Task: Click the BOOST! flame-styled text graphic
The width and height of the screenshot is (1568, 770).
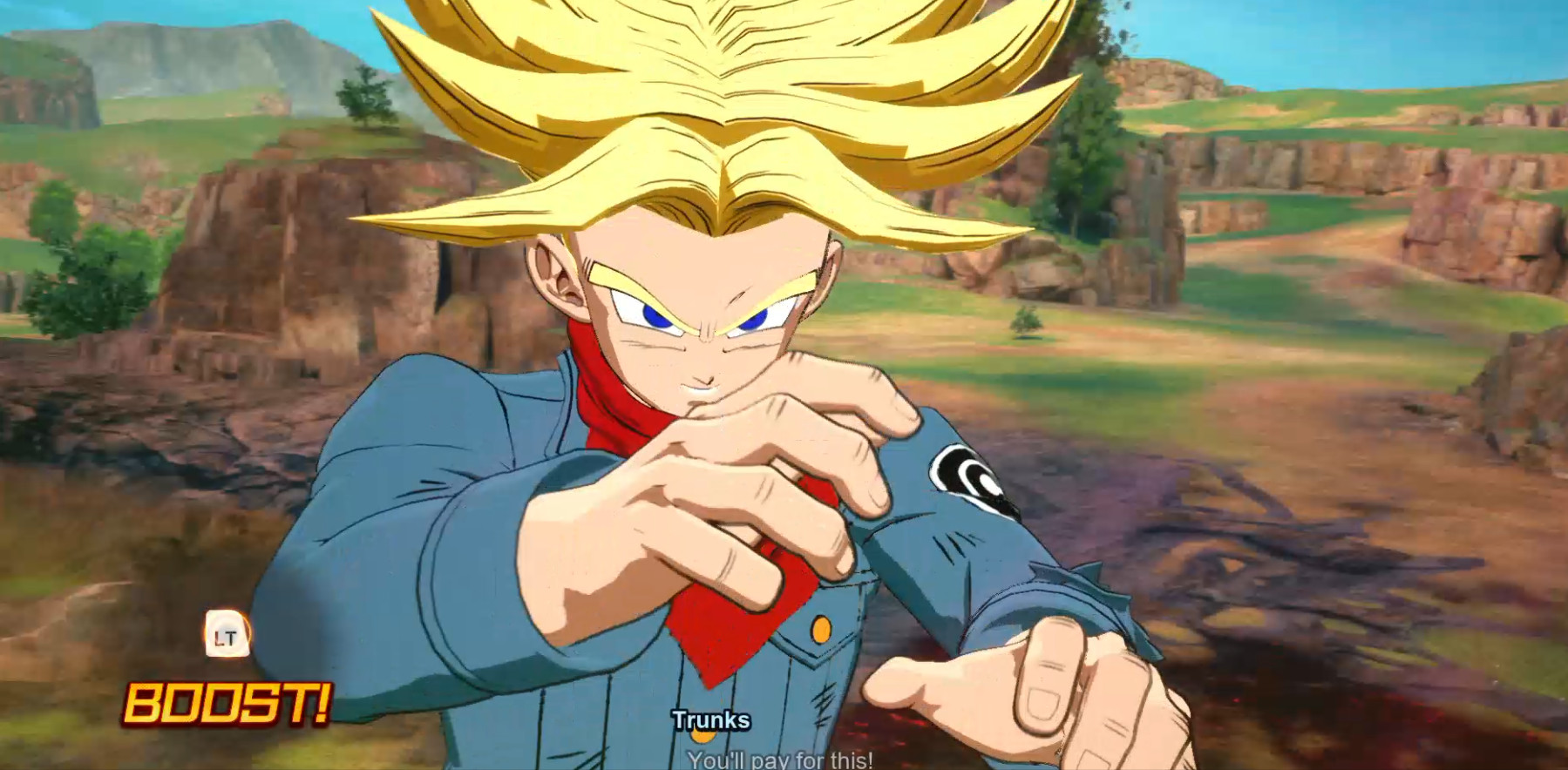Action: tap(228, 704)
